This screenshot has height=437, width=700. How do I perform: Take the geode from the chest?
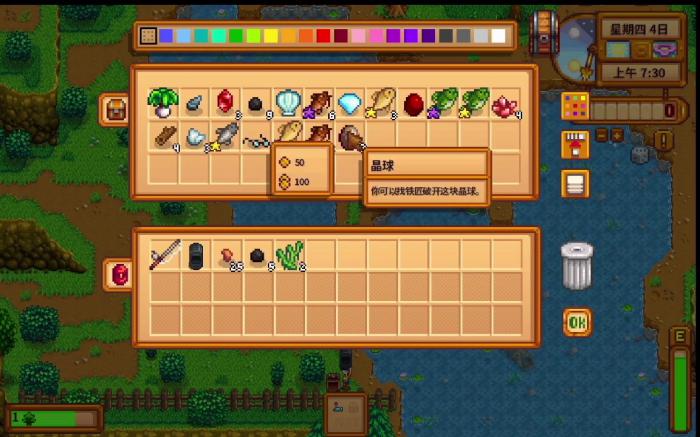click(x=348, y=135)
